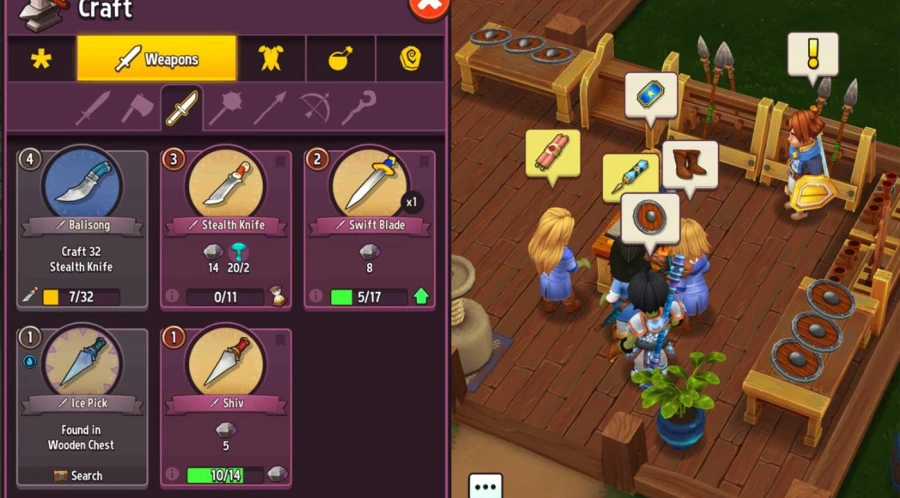The width and height of the screenshot is (900, 498).
Task: Show the spear weapon subcategory
Action: (269, 108)
